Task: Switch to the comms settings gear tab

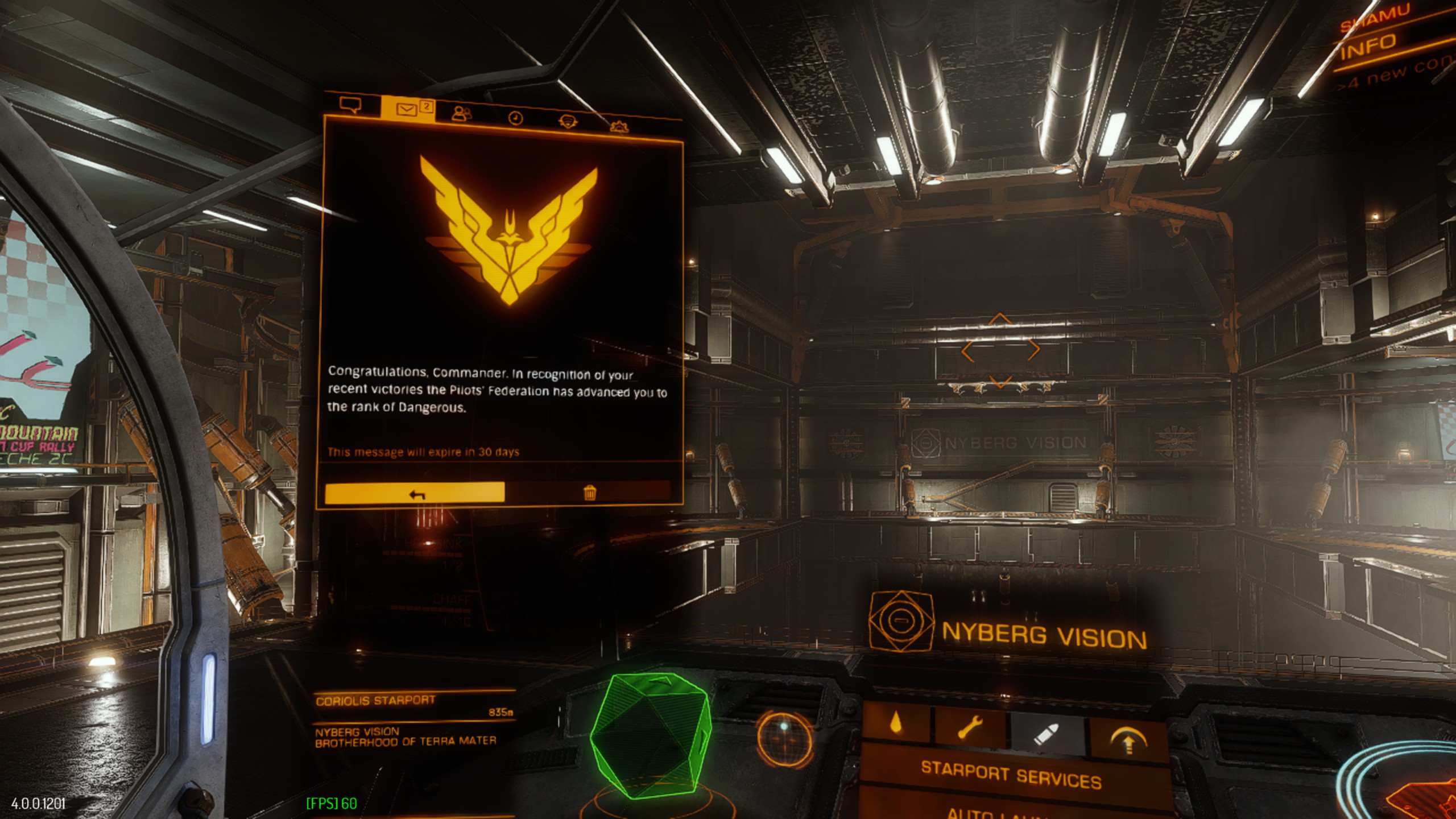Action: [x=619, y=126]
